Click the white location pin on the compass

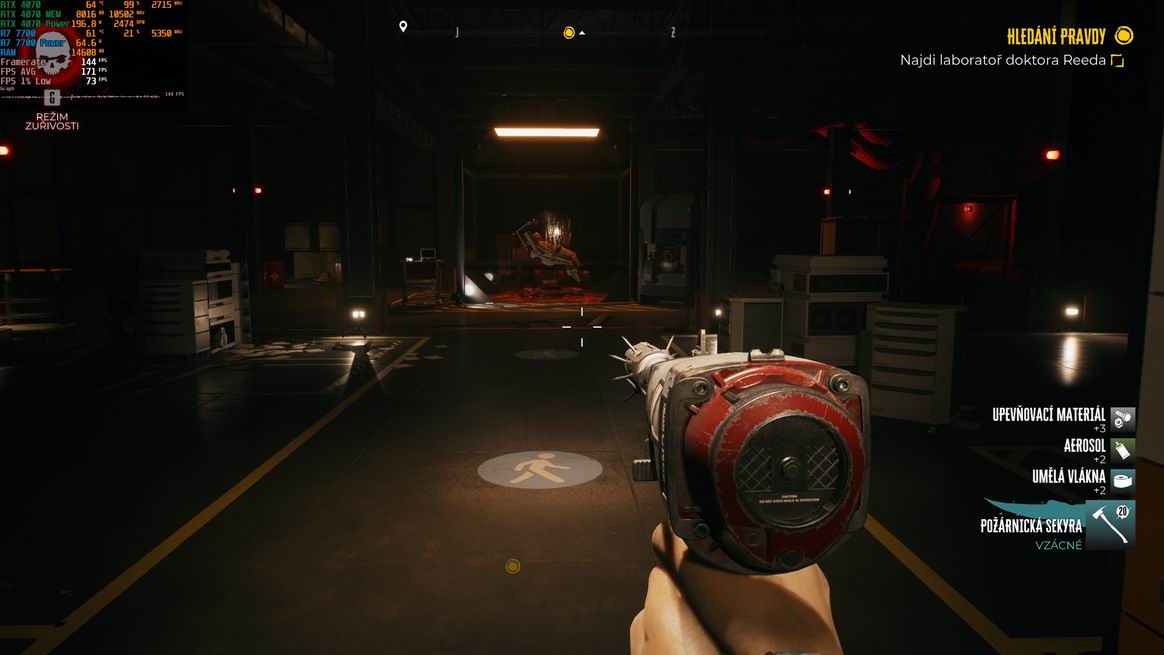[403, 27]
